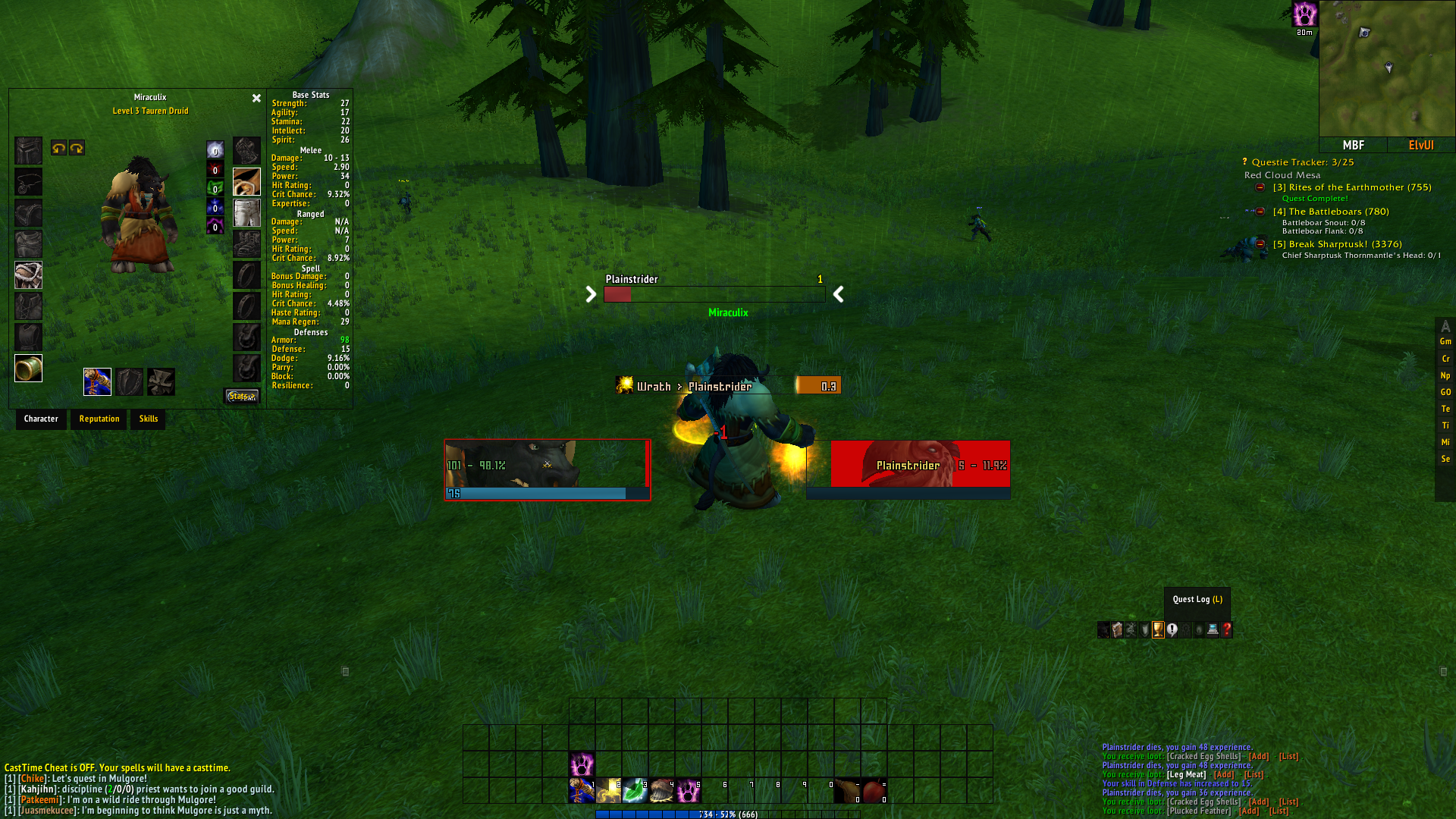Click the MBF button under the minimap

(x=1354, y=145)
